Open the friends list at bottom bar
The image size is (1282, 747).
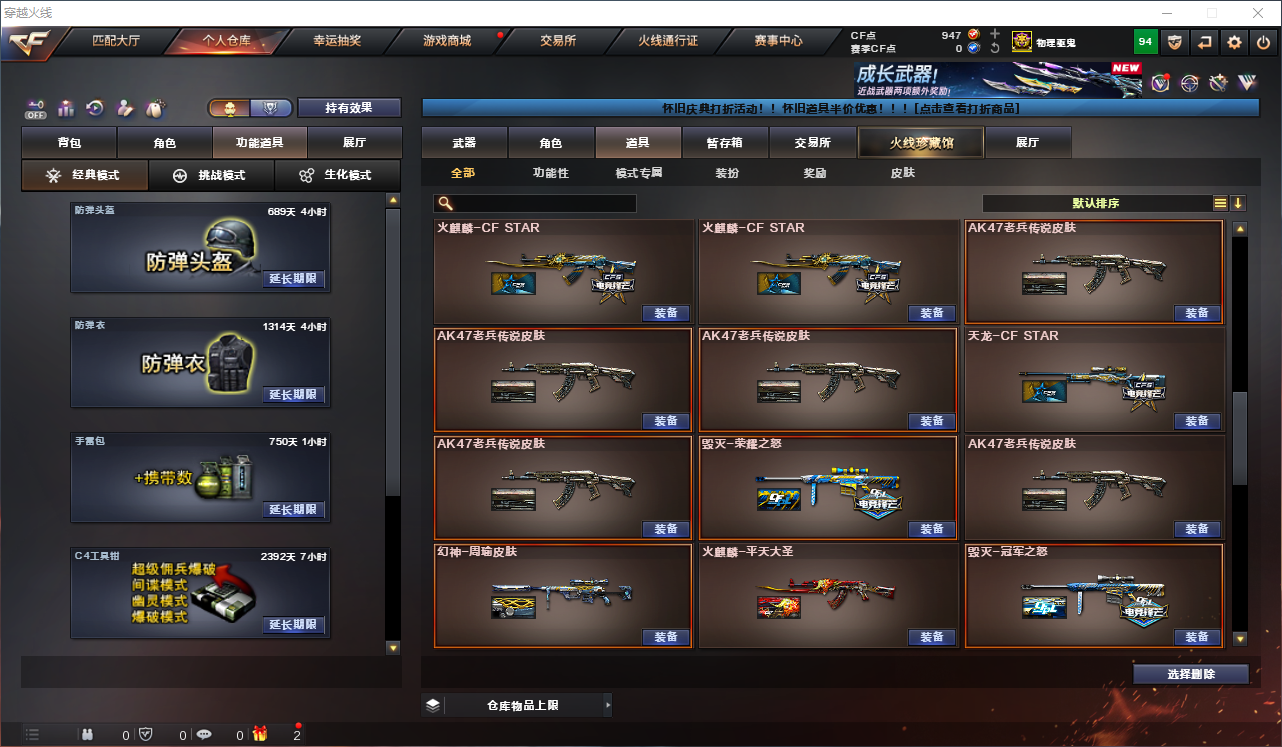click(x=87, y=734)
